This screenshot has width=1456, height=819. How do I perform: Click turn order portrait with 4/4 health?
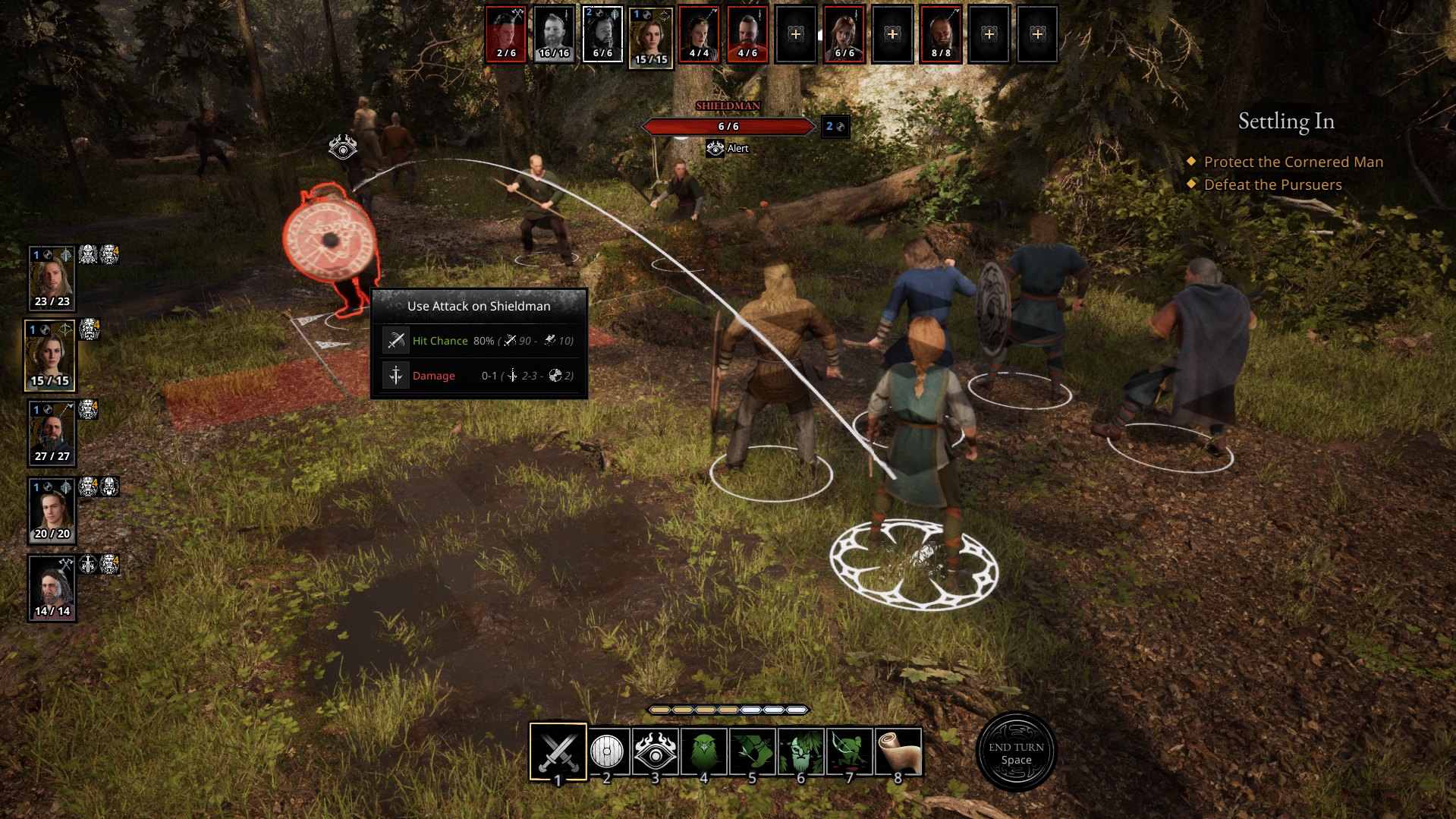click(x=699, y=34)
